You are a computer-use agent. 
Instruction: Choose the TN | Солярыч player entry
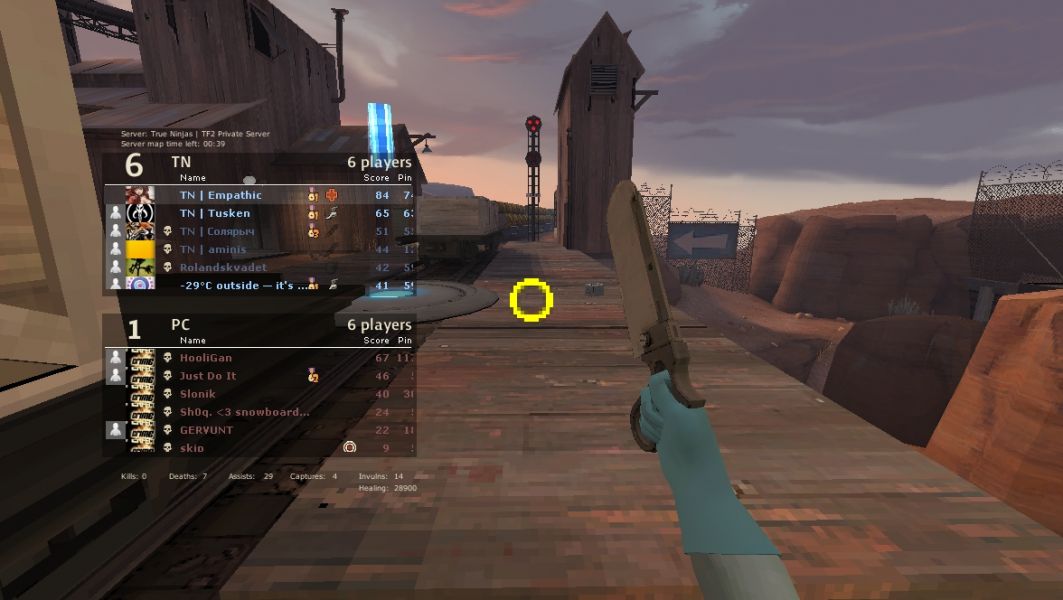tap(260, 231)
